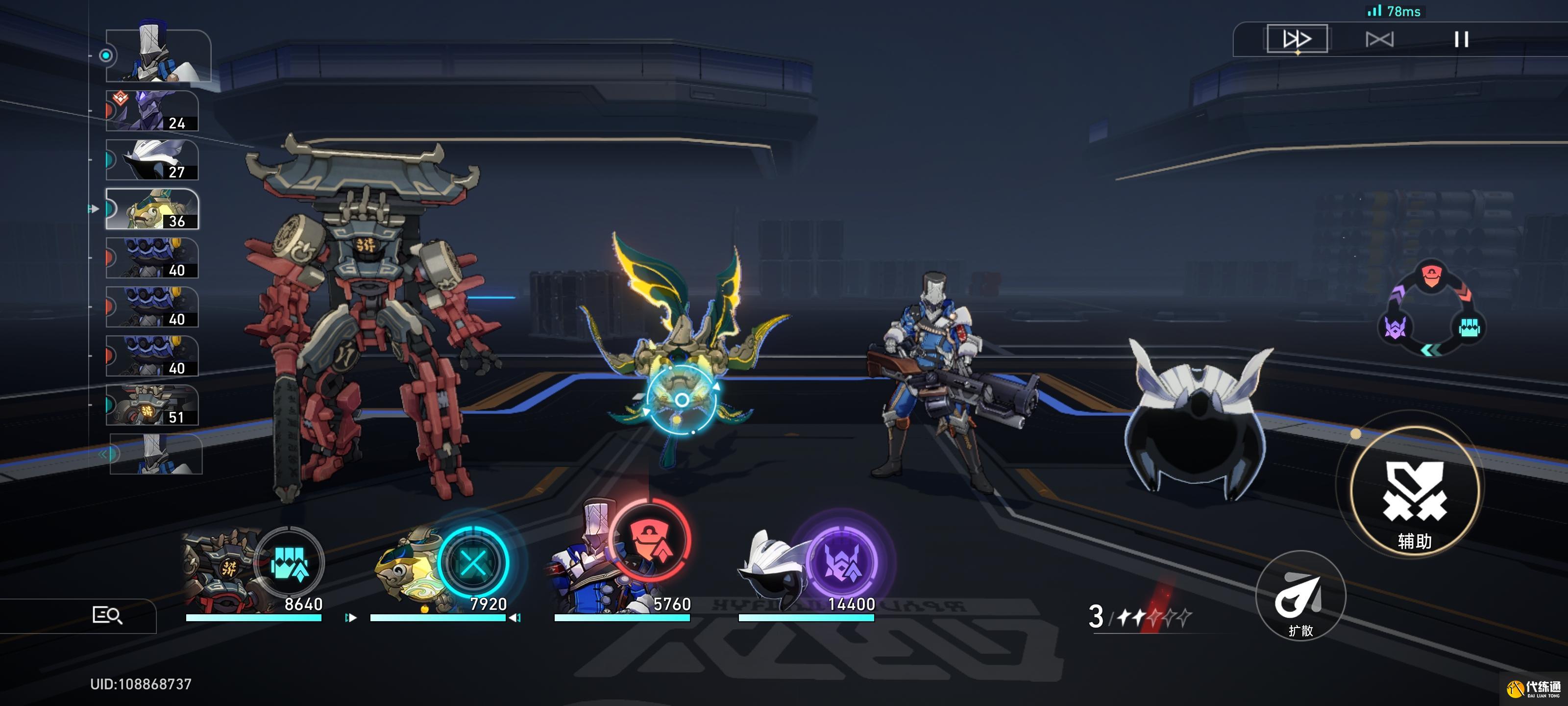Use the 辅助 basic attack skill
Viewport: 1568px width, 706px height.
[x=1415, y=490]
